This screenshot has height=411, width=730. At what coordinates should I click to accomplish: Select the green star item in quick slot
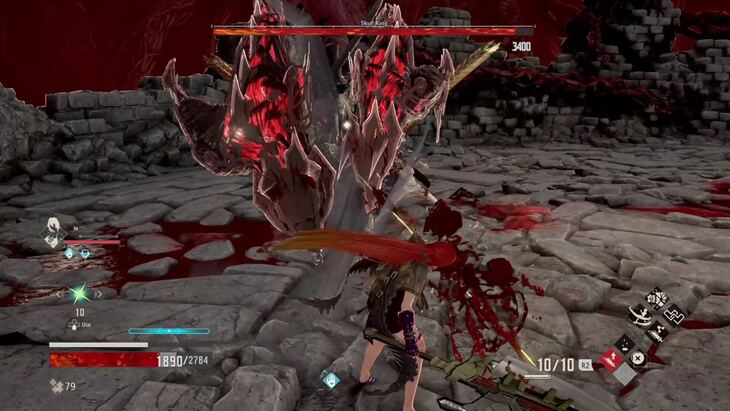coord(78,294)
